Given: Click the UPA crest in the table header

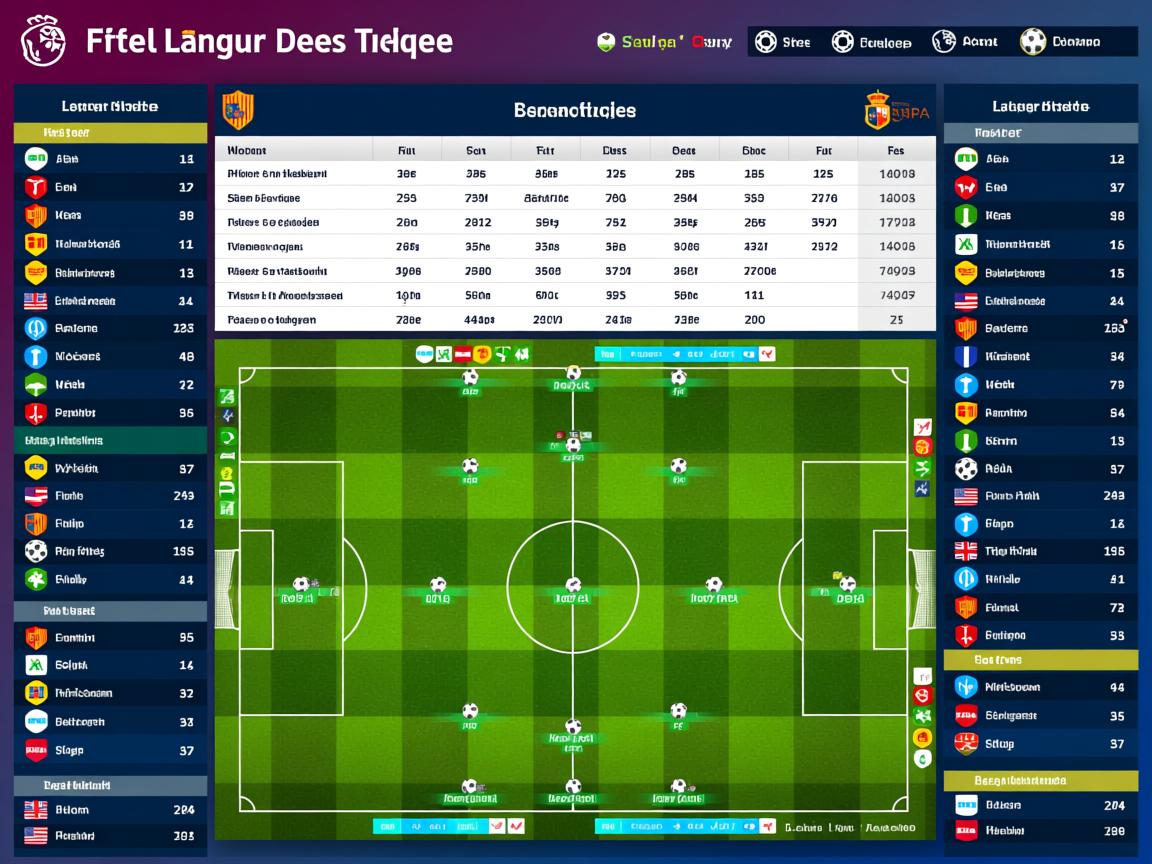Looking at the screenshot, I should click(877, 110).
